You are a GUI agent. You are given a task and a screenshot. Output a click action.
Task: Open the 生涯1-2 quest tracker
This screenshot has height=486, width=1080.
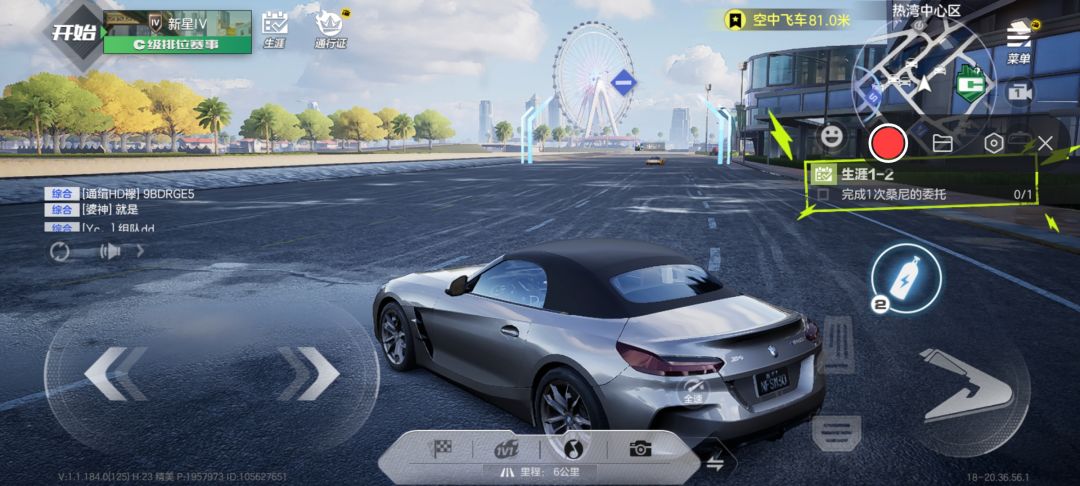click(x=920, y=184)
